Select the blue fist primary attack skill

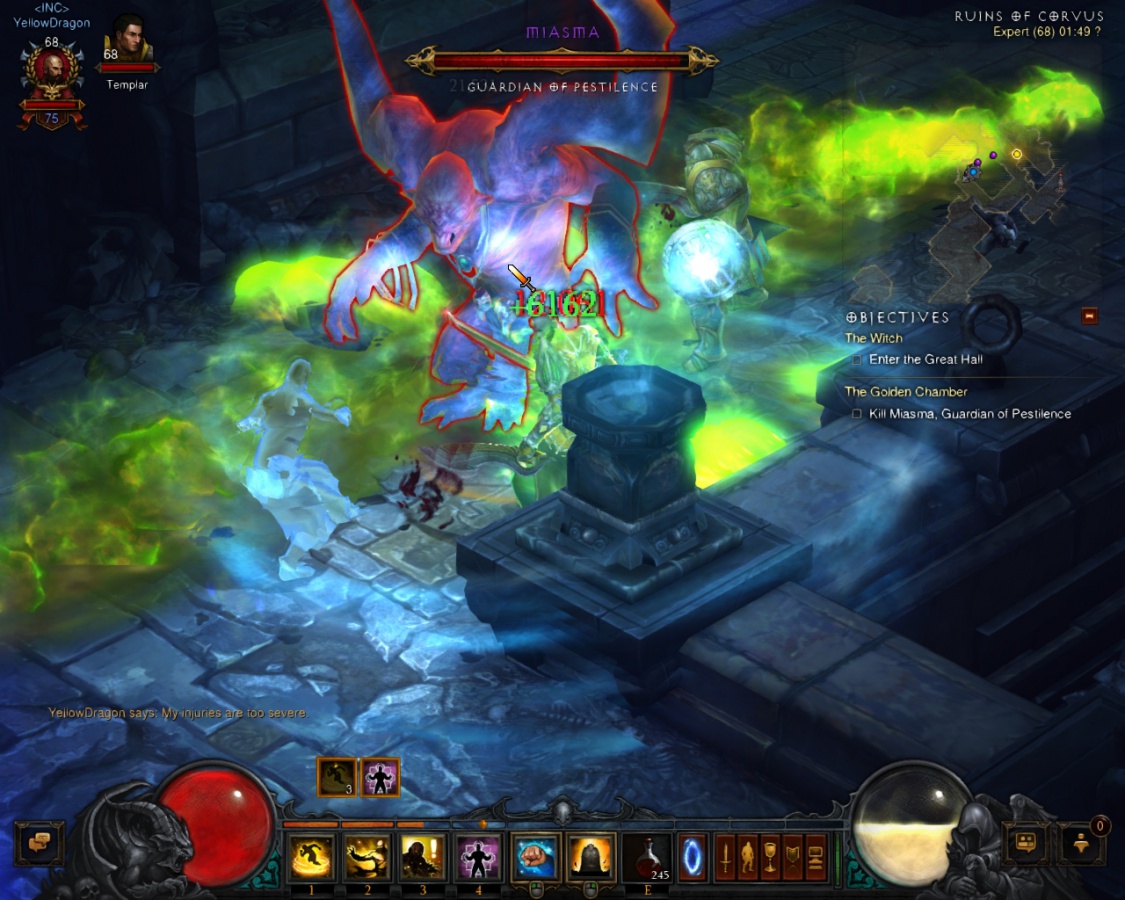[x=536, y=858]
